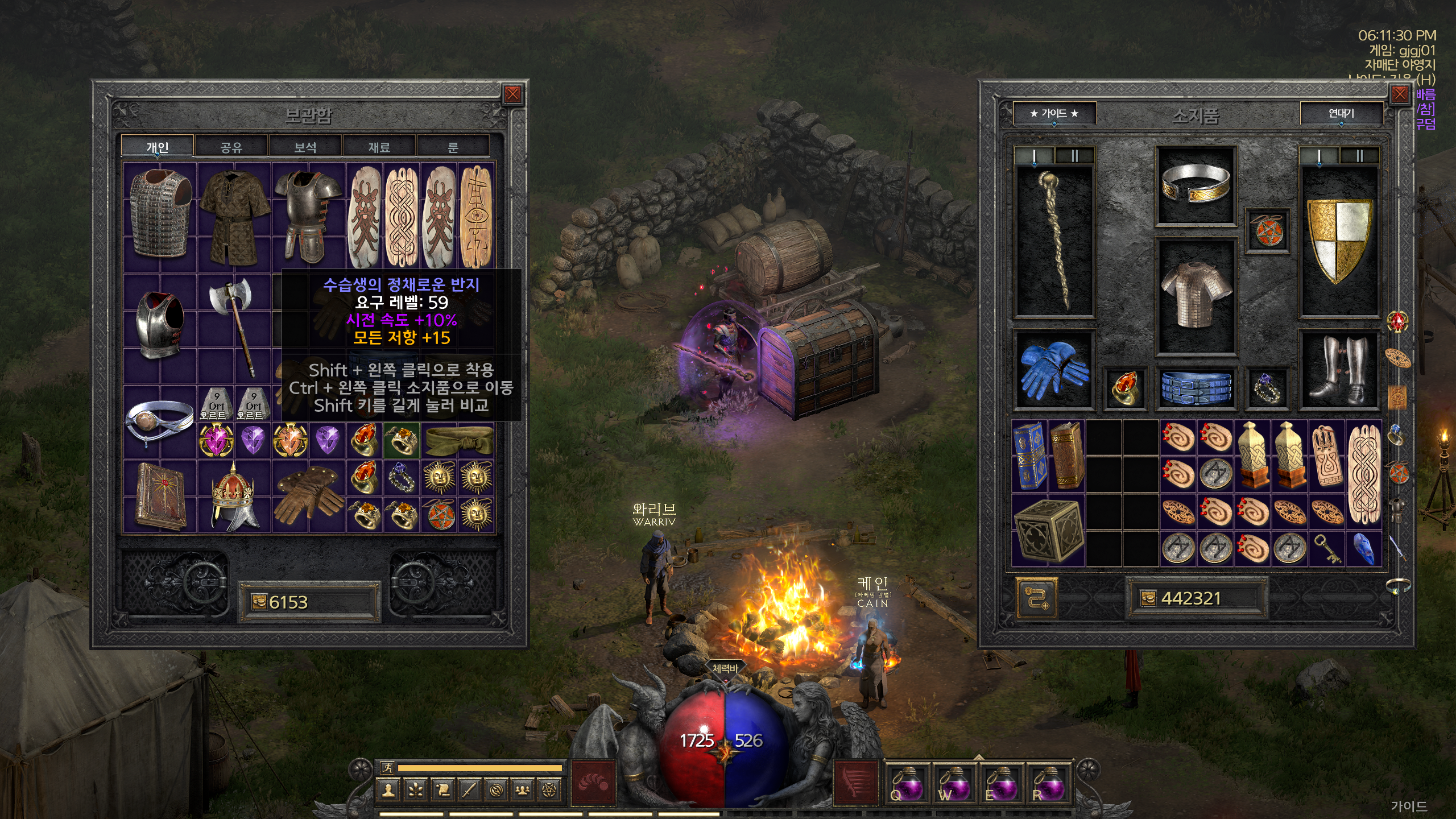Open the 연대기 button

(1341, 114)
